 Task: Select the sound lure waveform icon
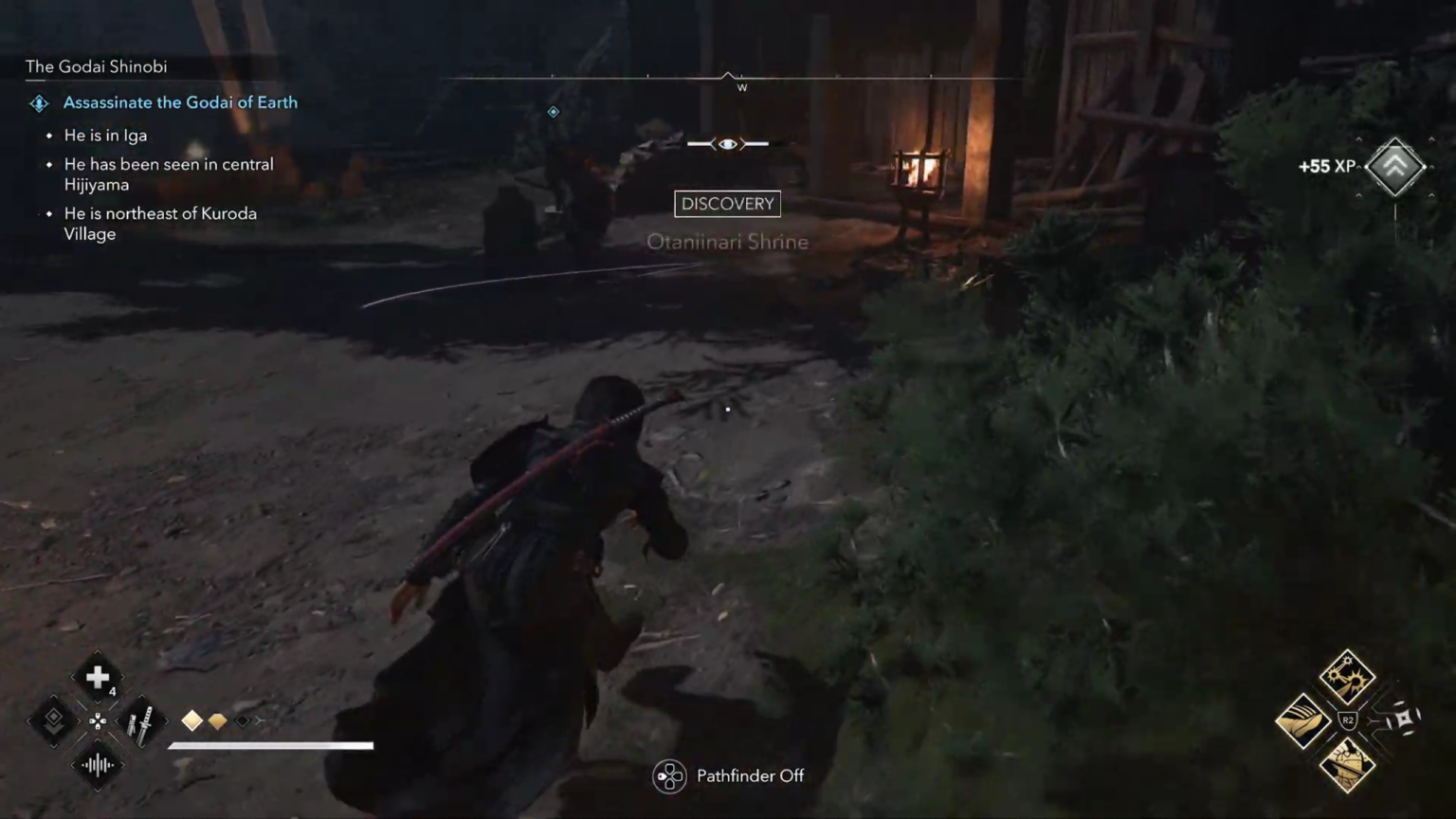tap(98, 764)
